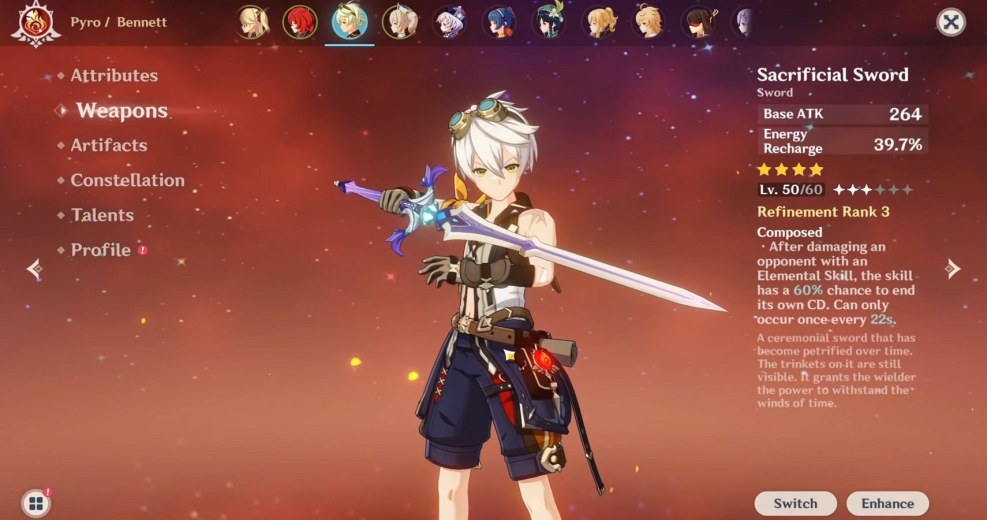Close the character screen

pyautogui.click(x=950, y=22)
